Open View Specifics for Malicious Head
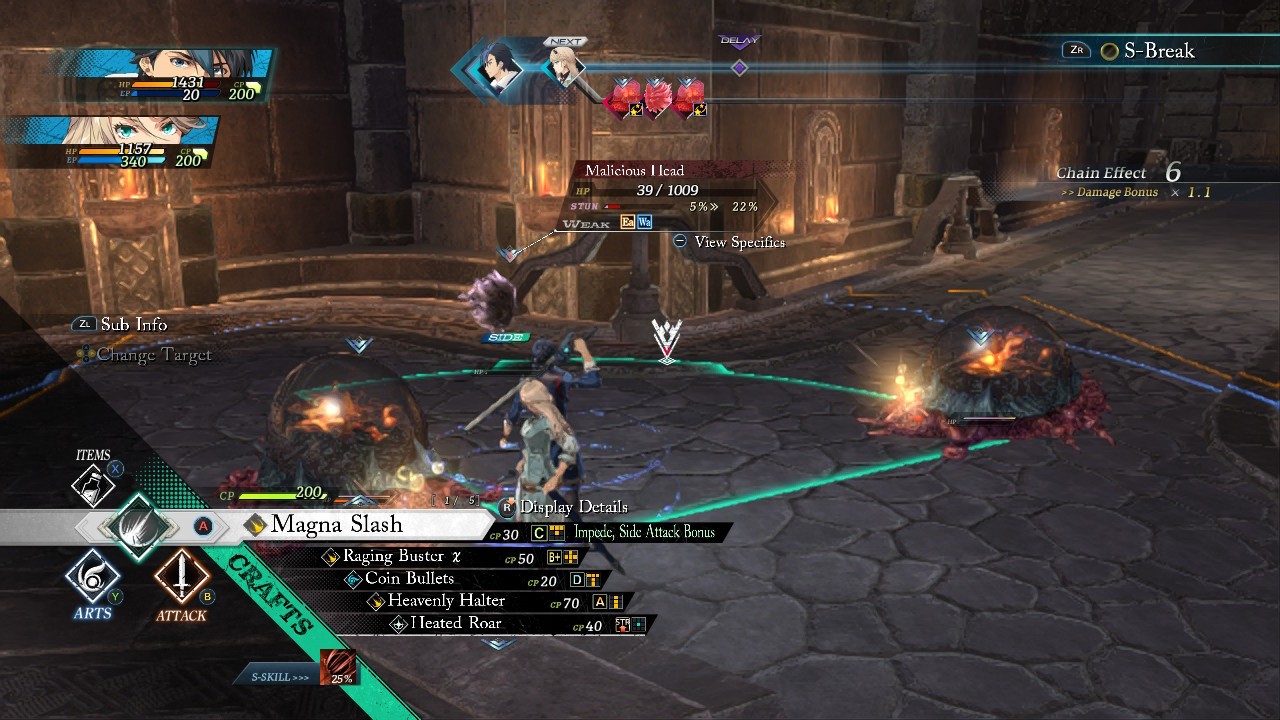Screen dimensions: 1280x720 739,242
